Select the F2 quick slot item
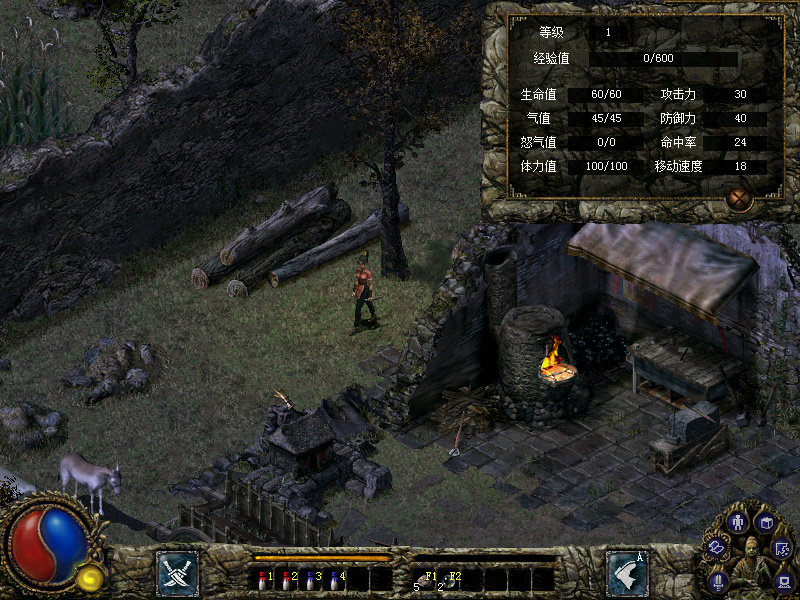This screenshot has width=800, height=600. (448, 580)
